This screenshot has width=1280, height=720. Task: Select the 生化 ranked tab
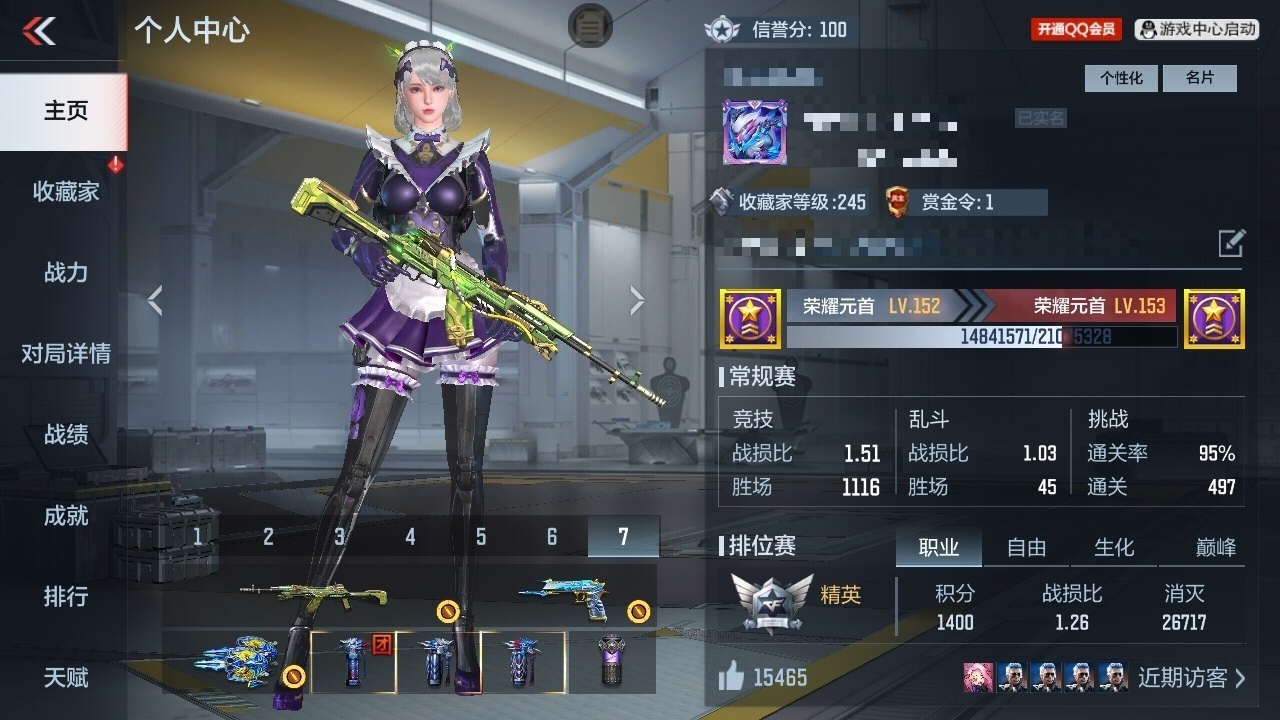pos(1114,547)
